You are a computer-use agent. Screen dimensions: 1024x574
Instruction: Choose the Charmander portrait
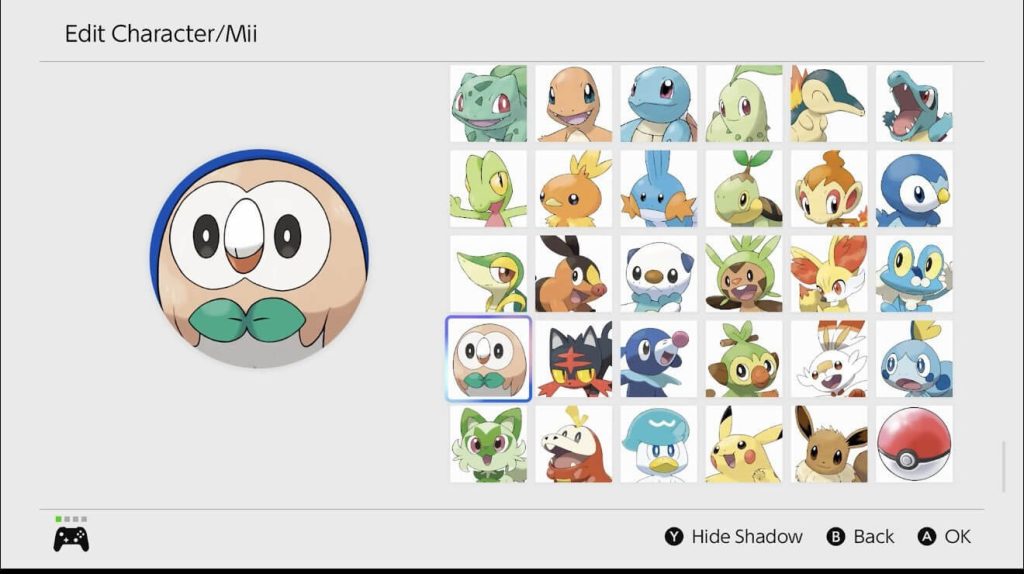[x=573, y=104]
